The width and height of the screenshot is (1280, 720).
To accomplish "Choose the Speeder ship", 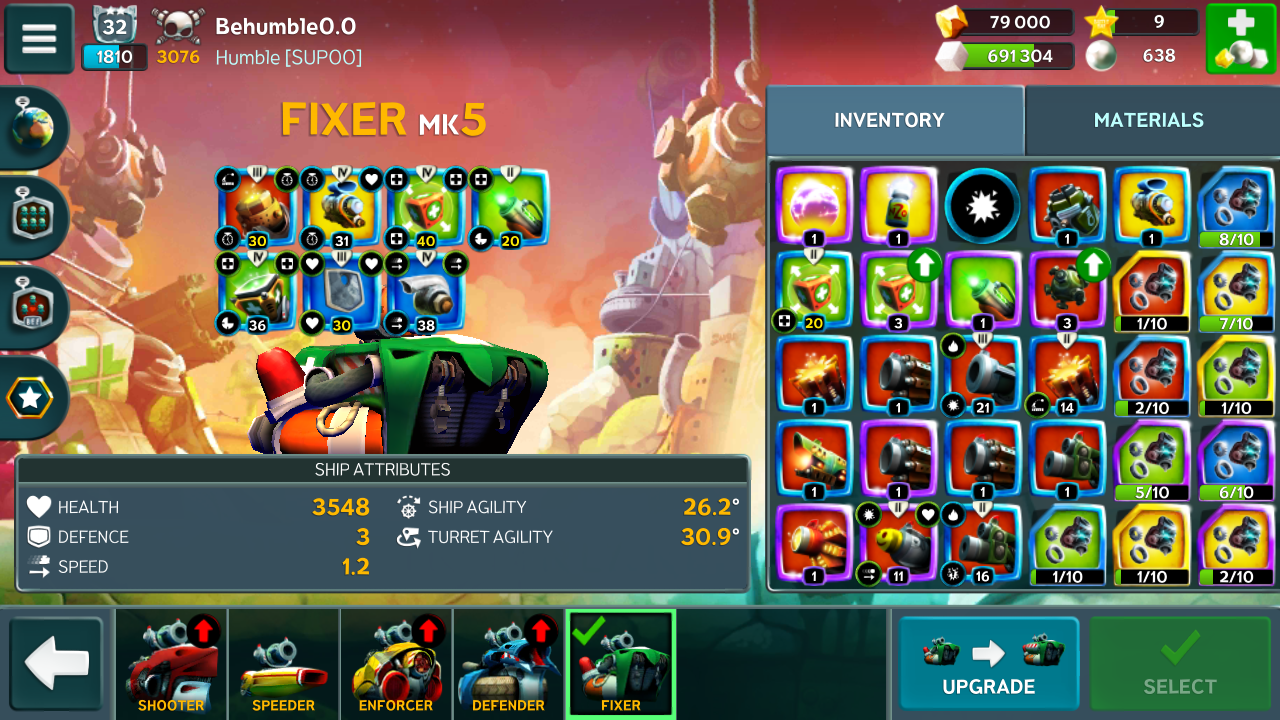I will click(x=283, y=664).
